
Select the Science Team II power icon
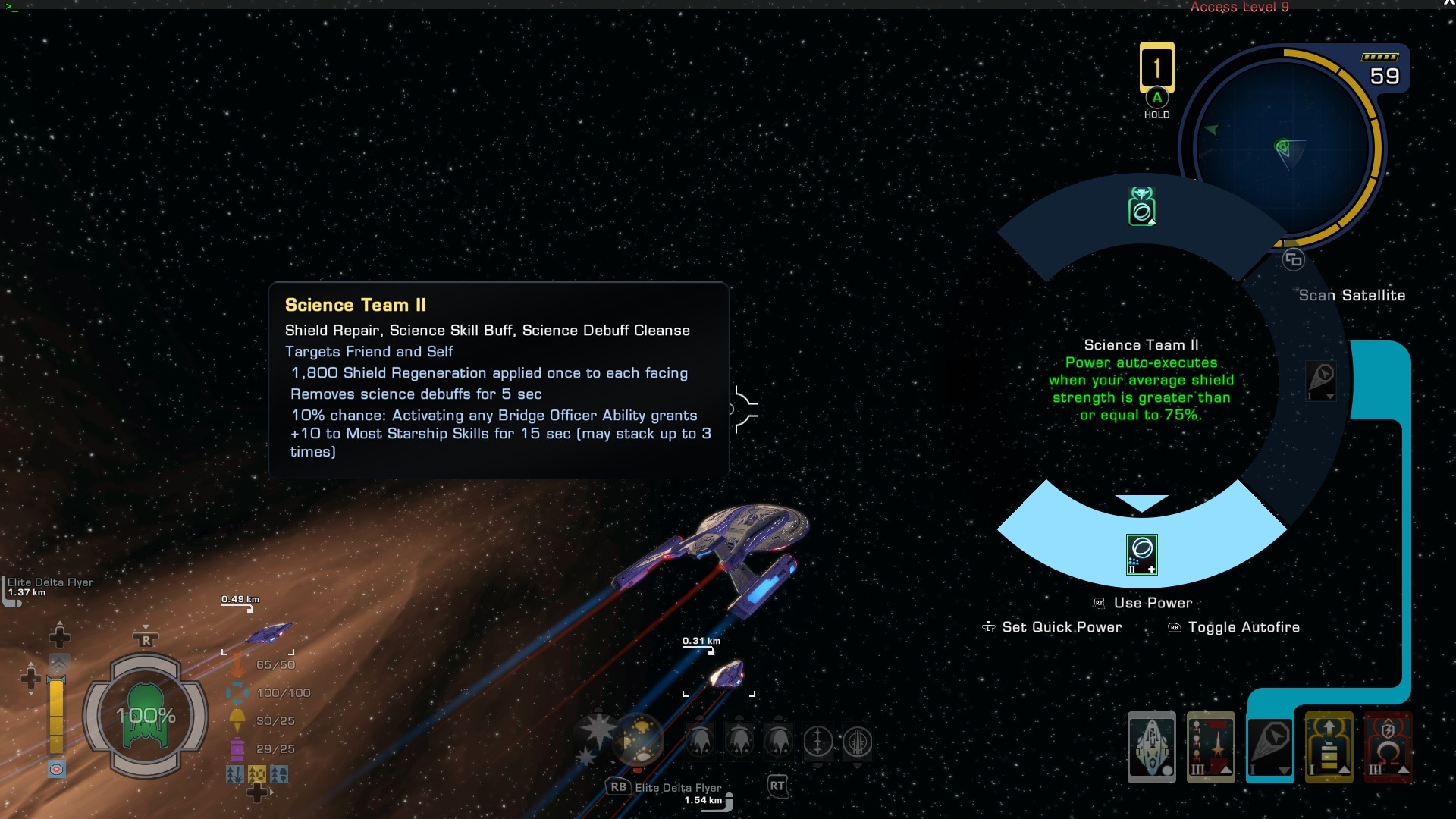1144,554
